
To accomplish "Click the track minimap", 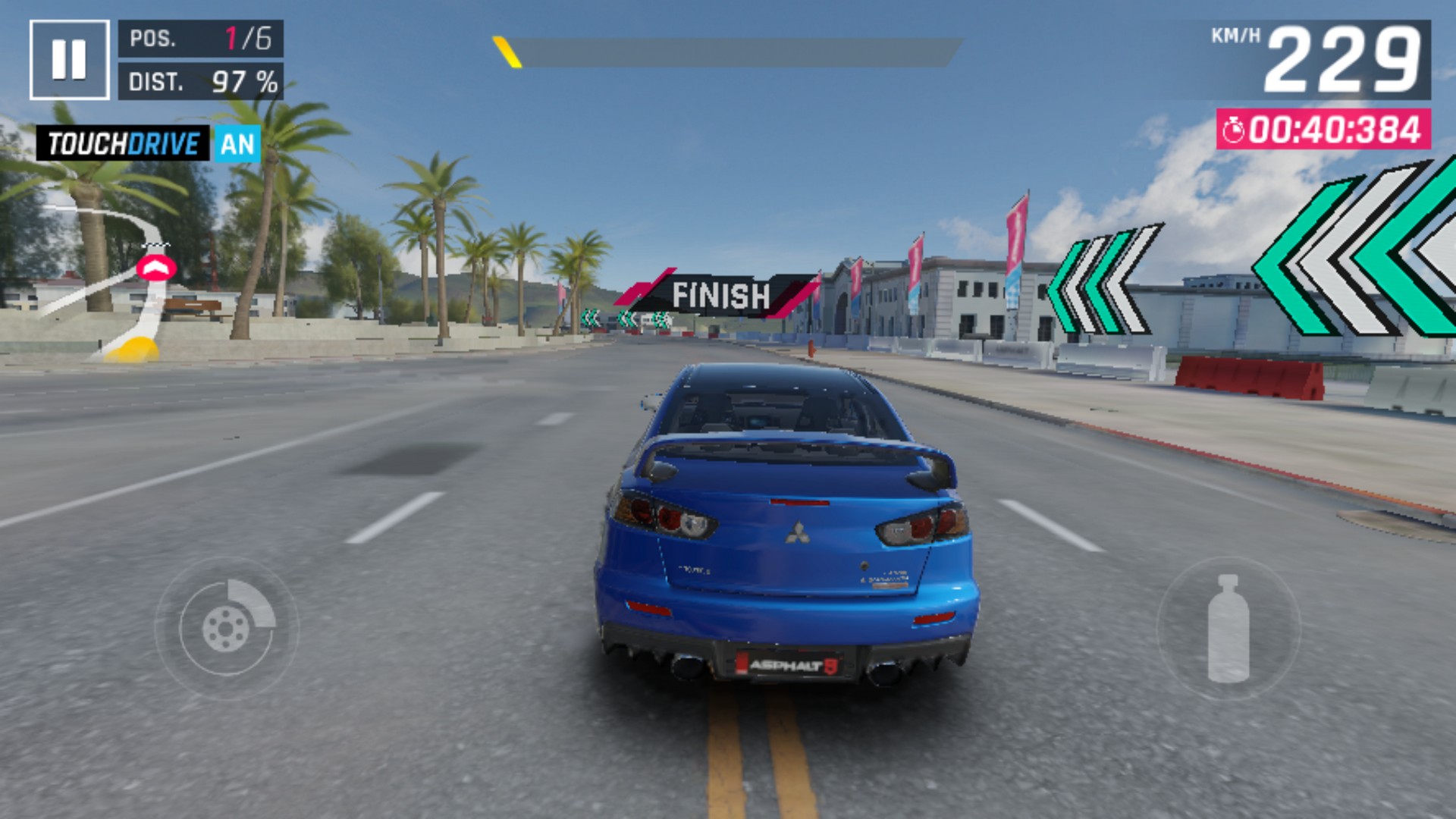I will pos(114,281).
